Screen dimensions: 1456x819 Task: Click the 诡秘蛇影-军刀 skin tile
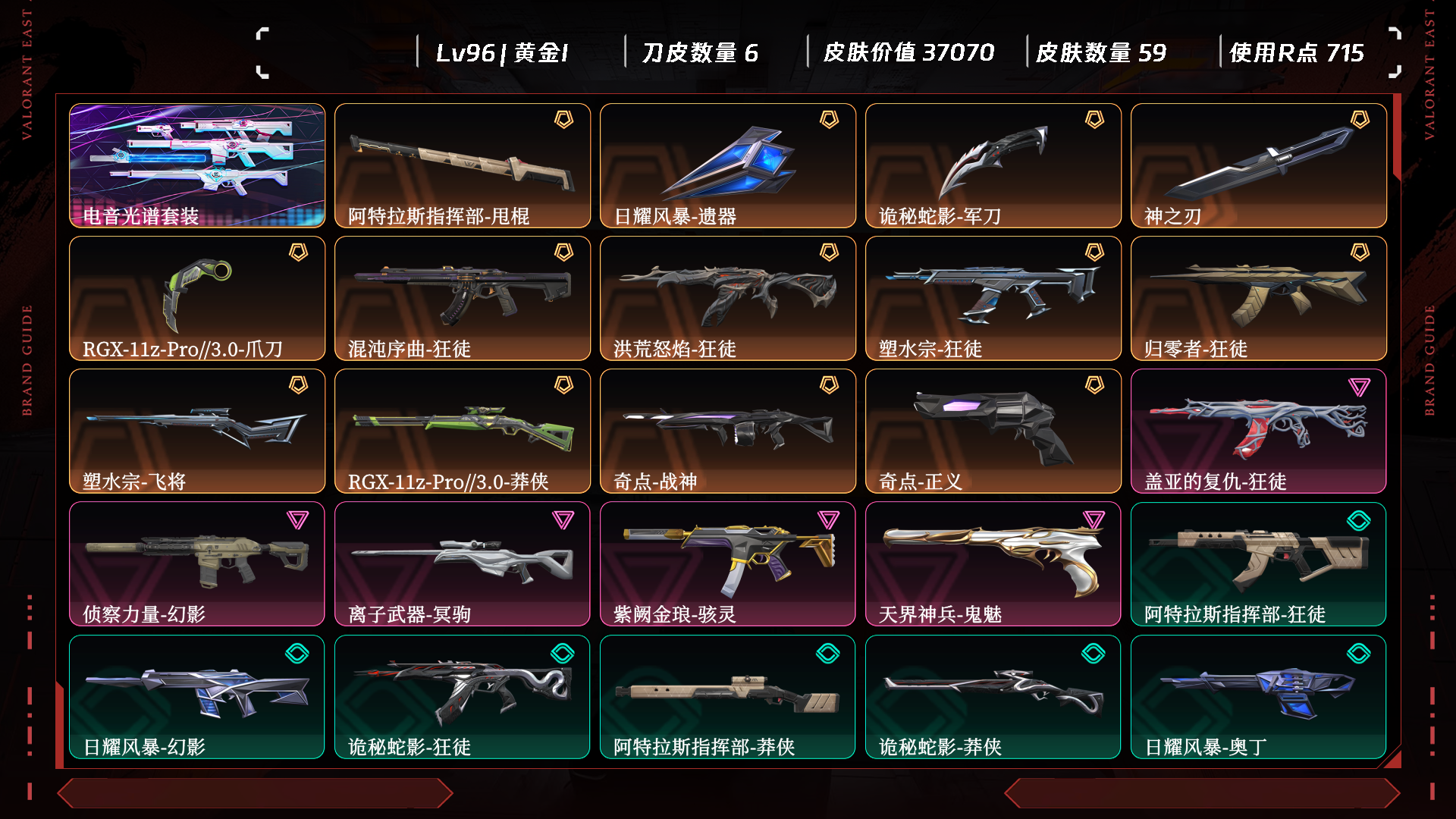click(x=993, y=165)
